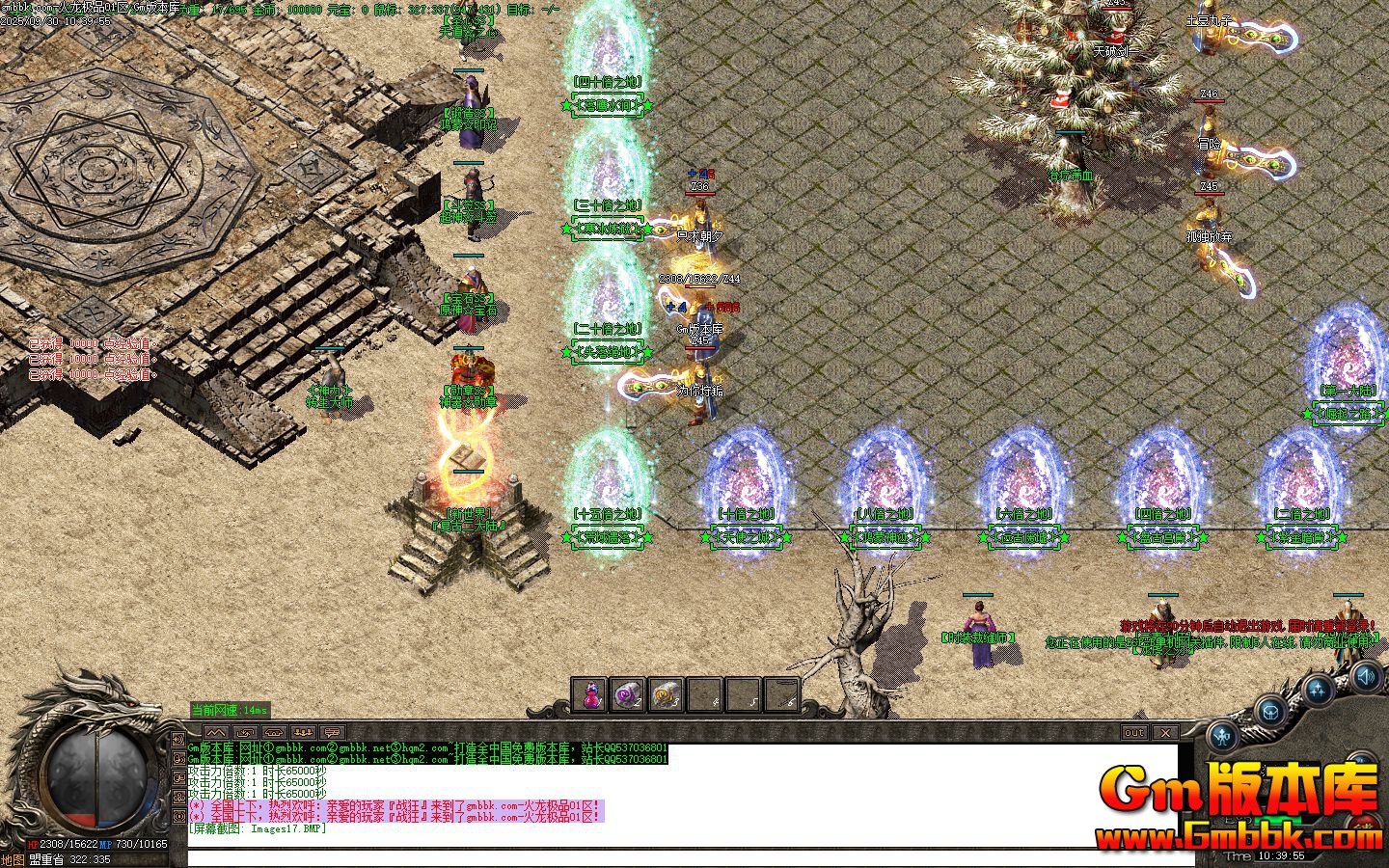
Task: Open the character status panel button
Action: [1224, 738]
